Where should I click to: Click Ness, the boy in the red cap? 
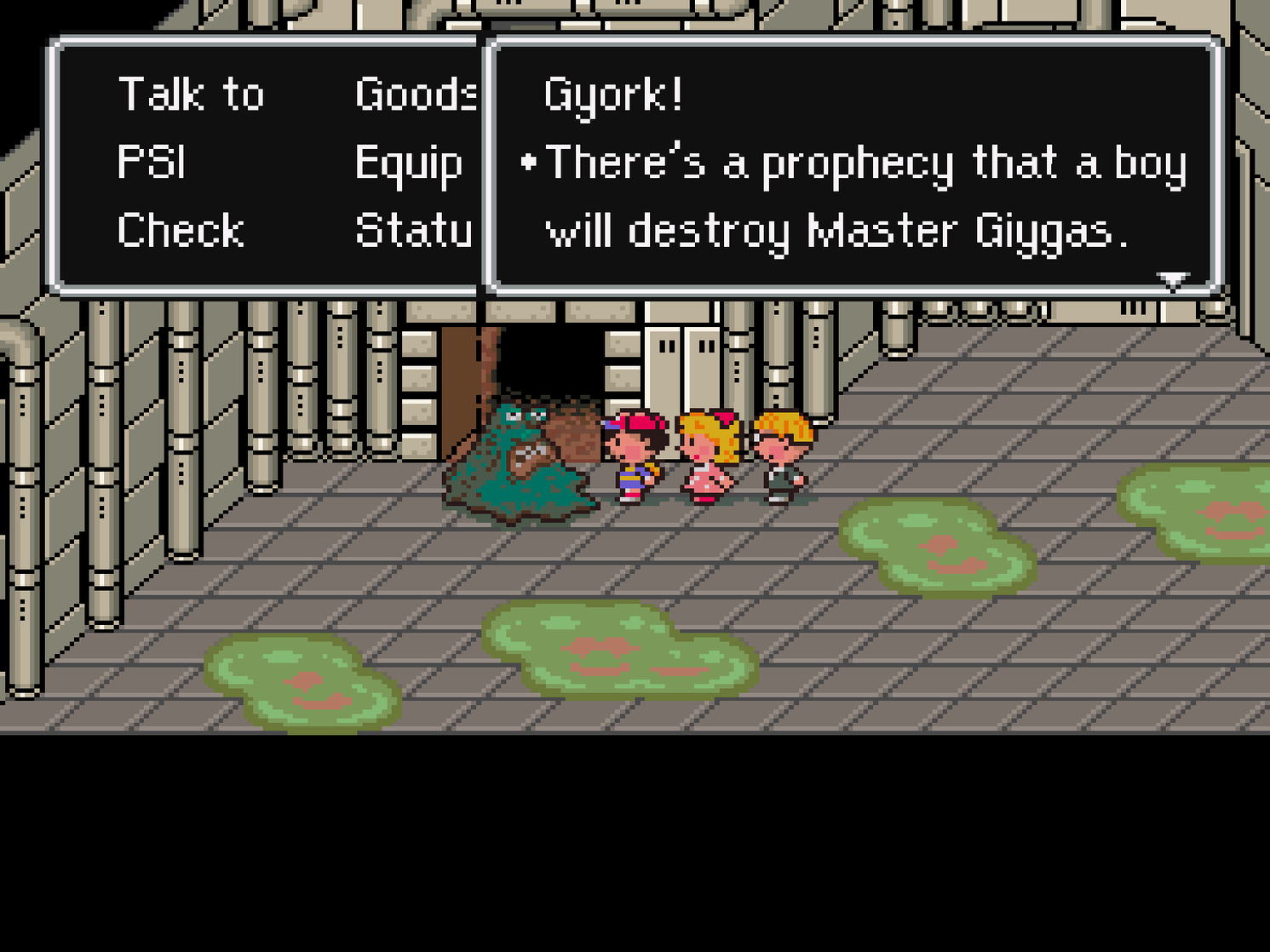click(x=635, y=451)
